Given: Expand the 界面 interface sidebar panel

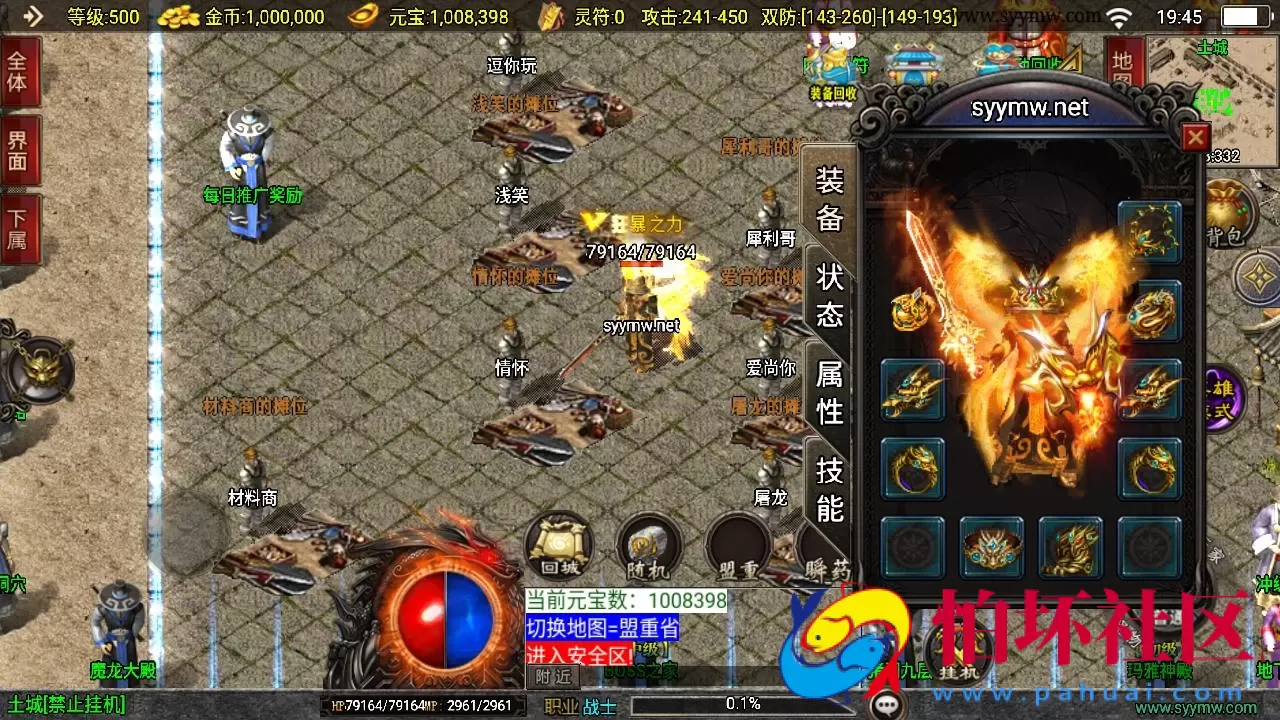Looking at the screenshot, I should pos(20,152).
